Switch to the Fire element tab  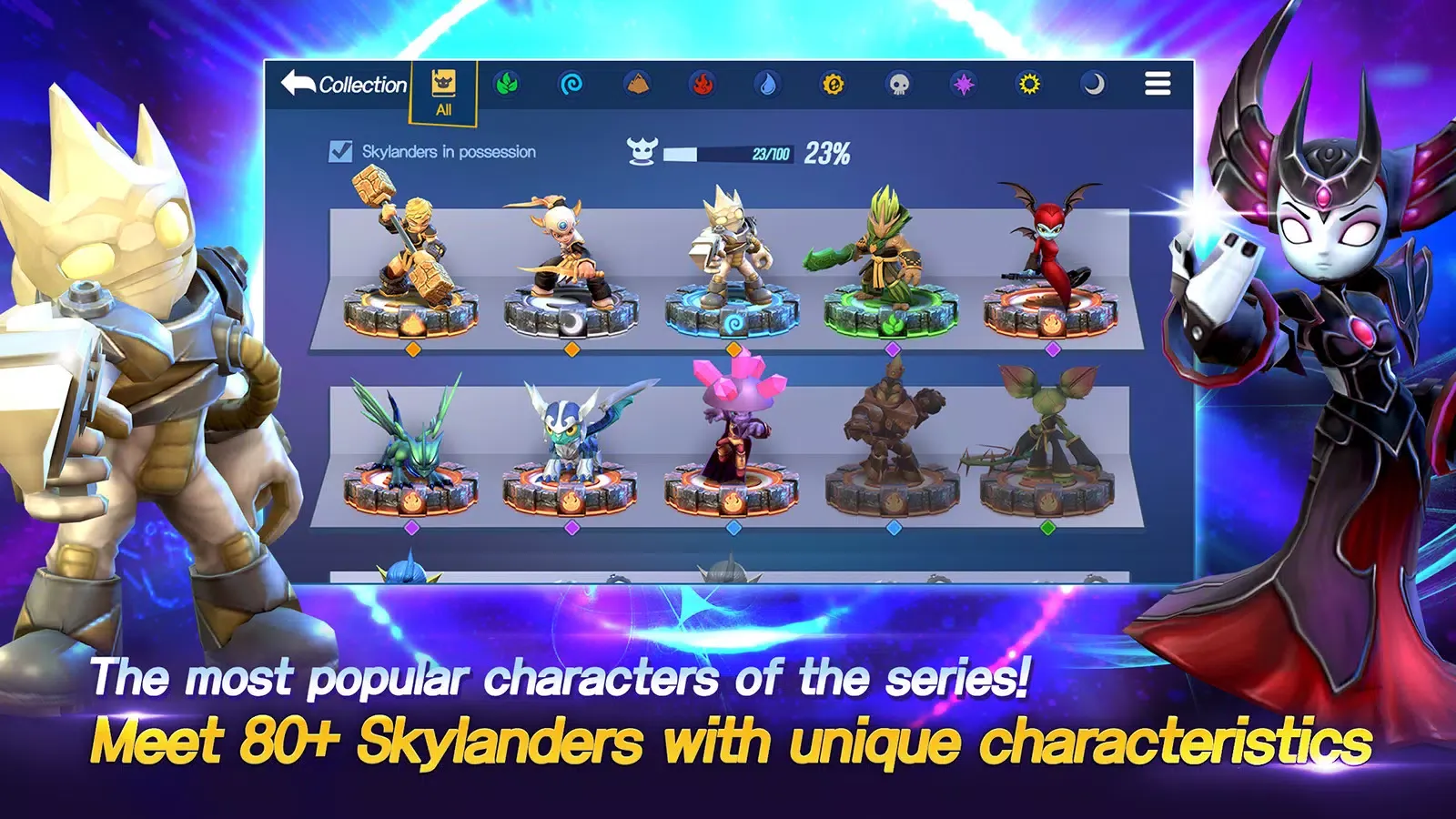point(703,85)
